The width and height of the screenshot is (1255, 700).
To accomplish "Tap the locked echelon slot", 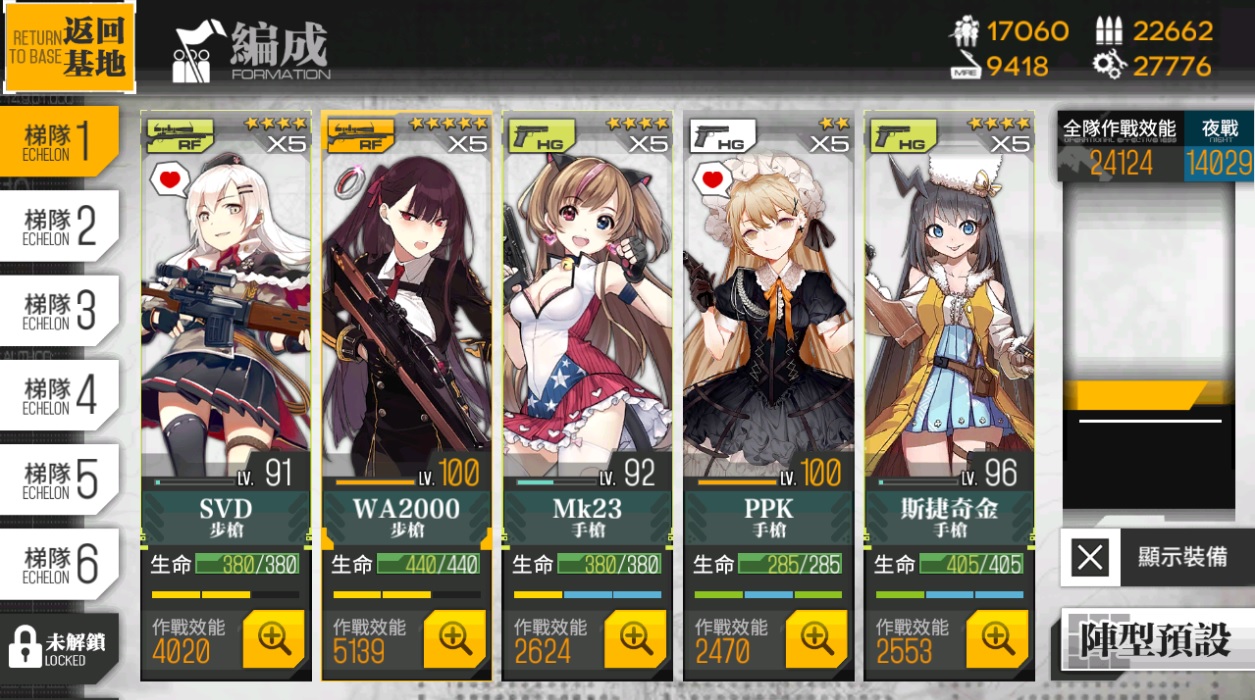I will [x=58, y=646].
